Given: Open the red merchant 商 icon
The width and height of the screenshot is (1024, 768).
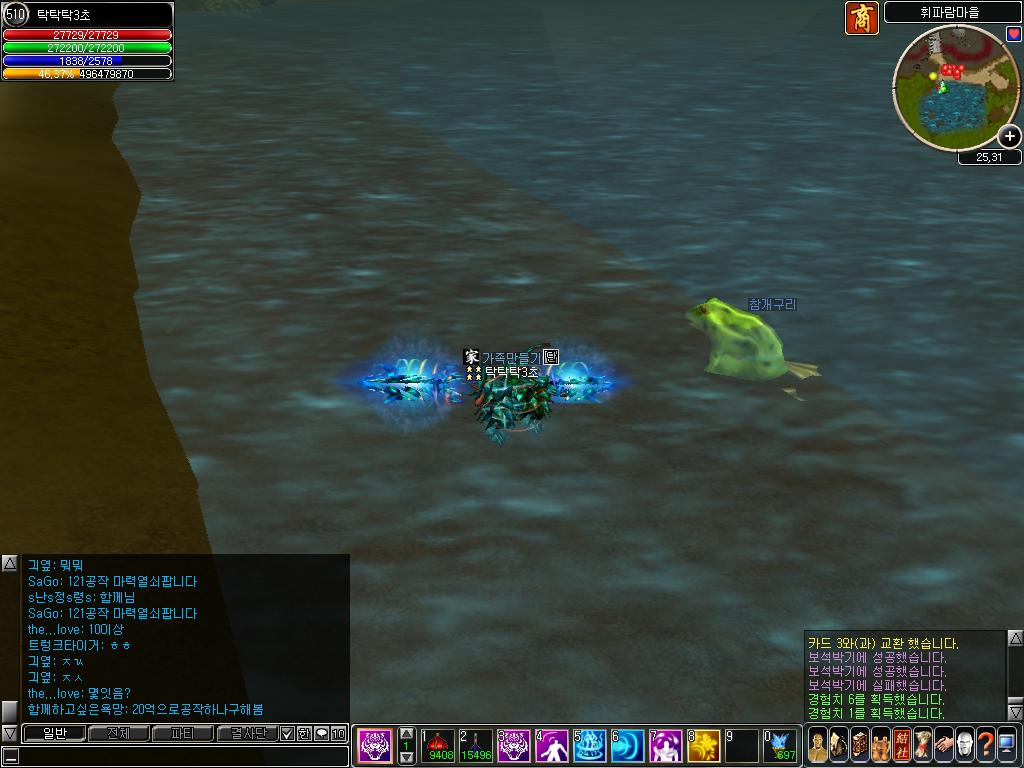Looking at the screenshot, I should tap(861, 18).
